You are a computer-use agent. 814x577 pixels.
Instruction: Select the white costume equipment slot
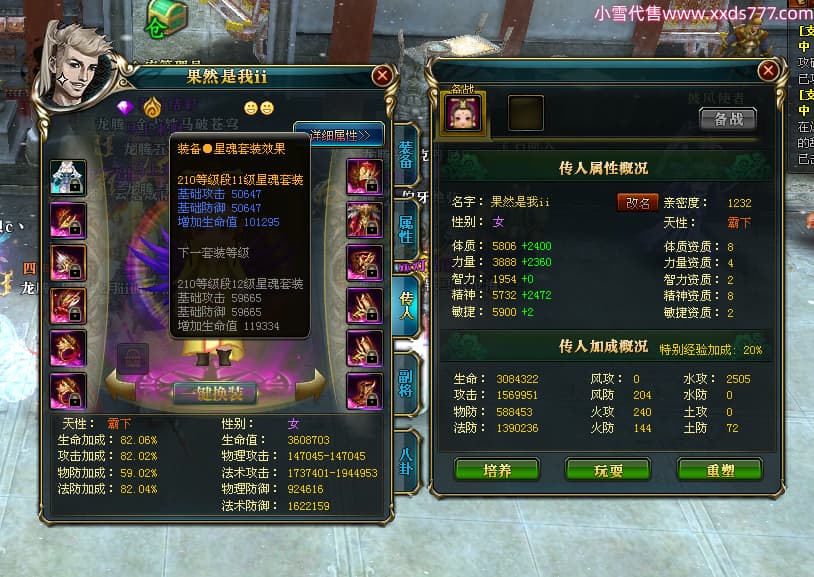[x=68, y=177]
